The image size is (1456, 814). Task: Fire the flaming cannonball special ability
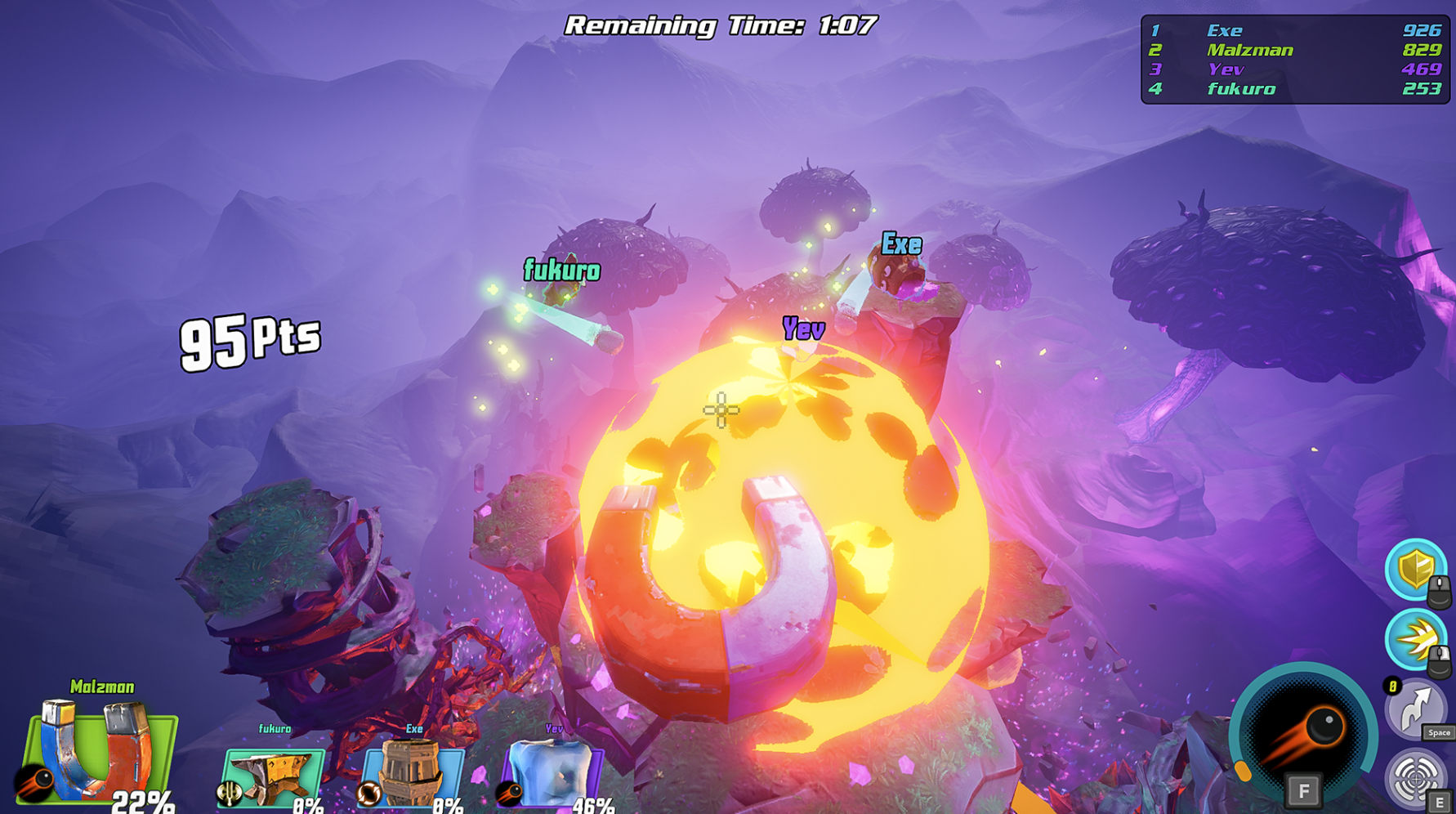click(1302, 734)
